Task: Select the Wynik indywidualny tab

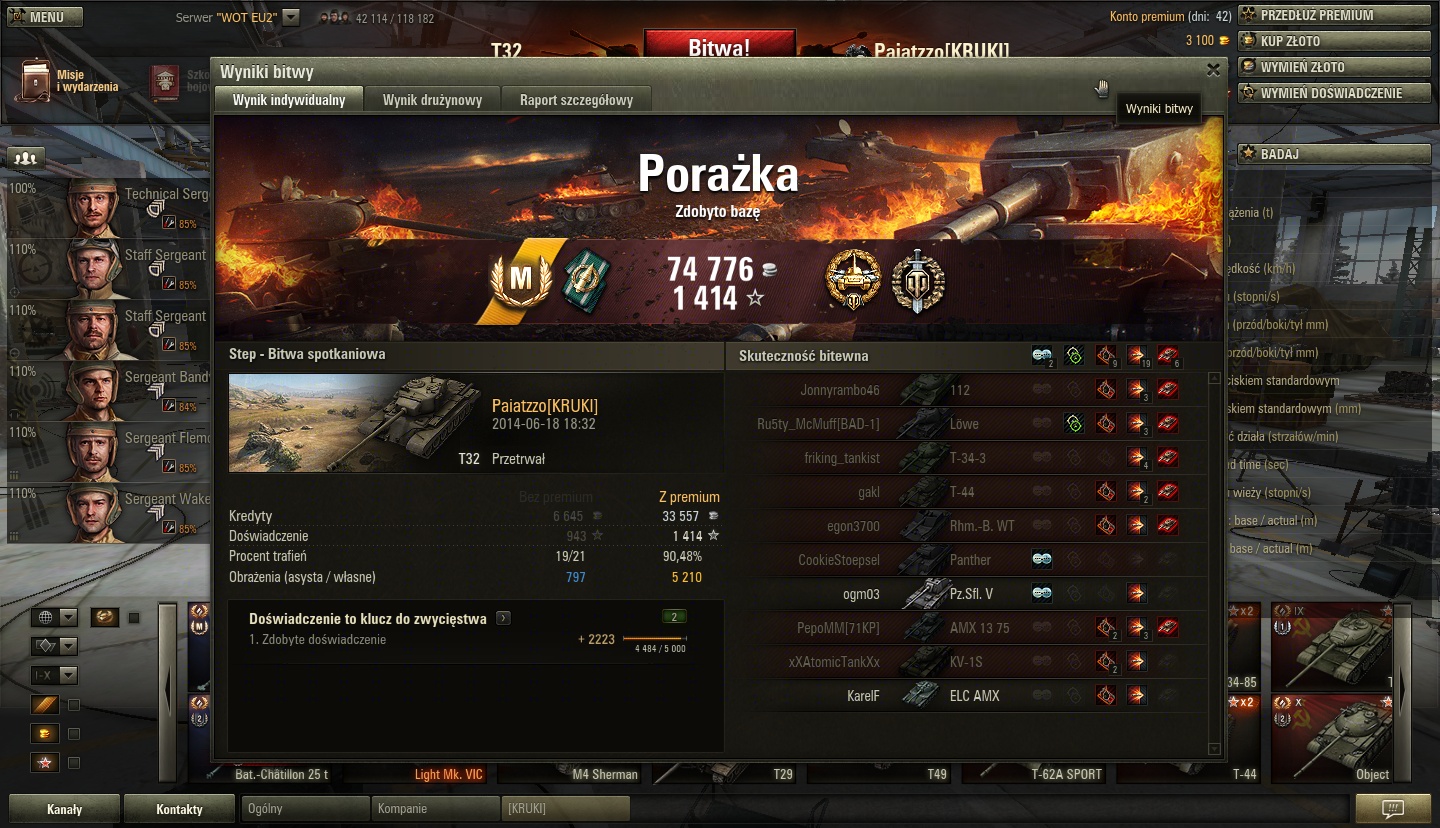Action: coord(289,100)
